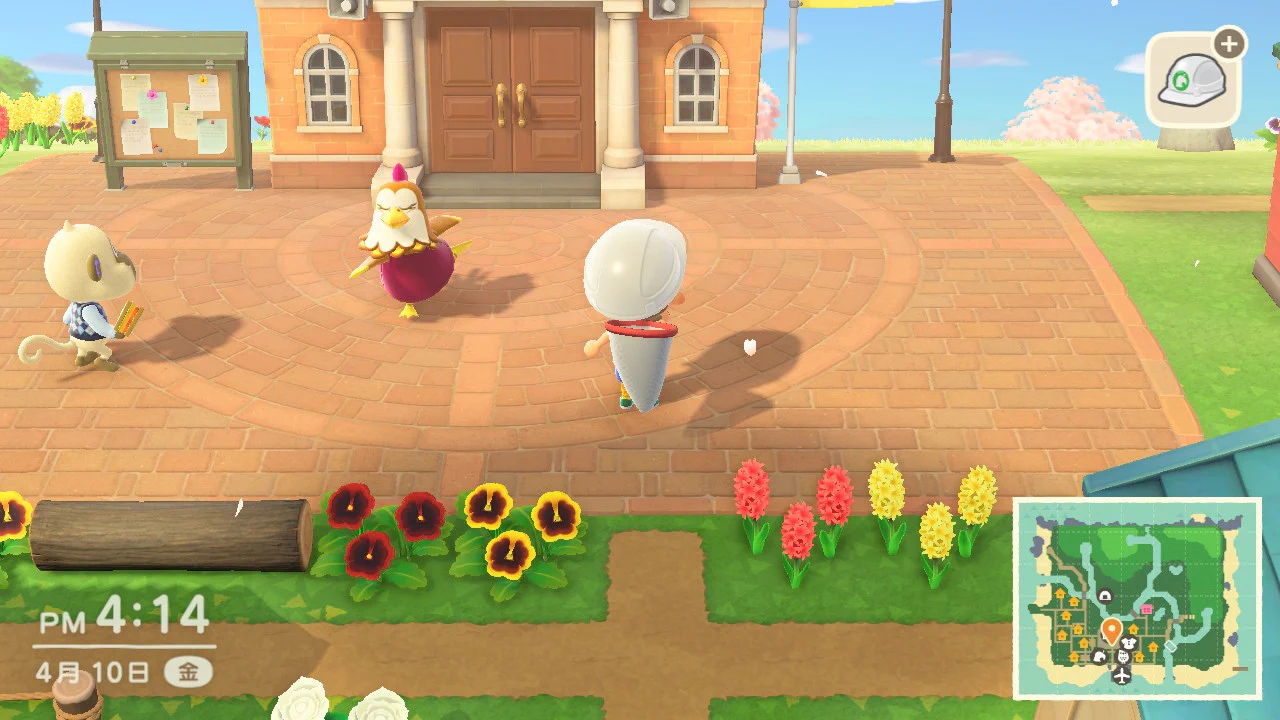Select the airplane airport marker on the minimap
Screen dimensions: 1280x720
coord(1121,676)
